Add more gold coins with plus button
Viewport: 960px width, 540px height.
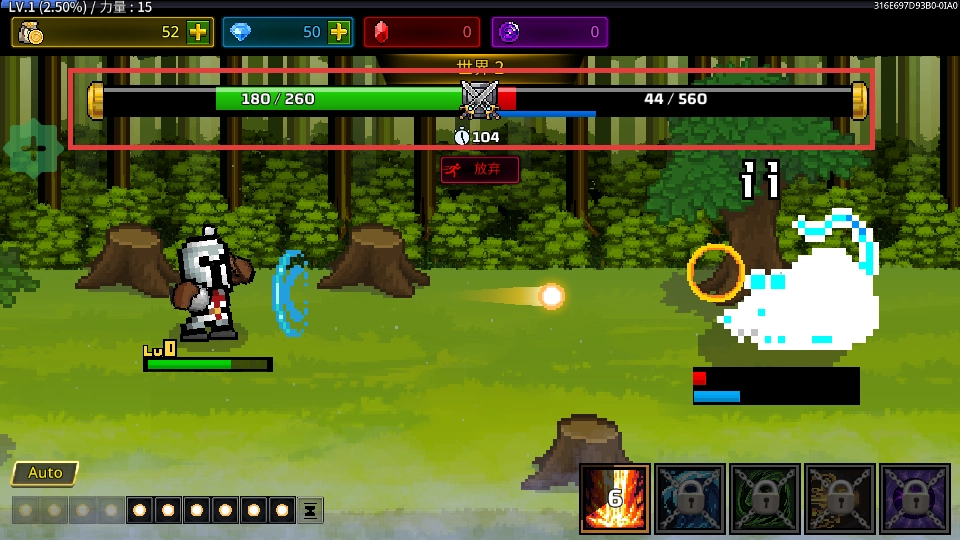[x=198, y=32]
